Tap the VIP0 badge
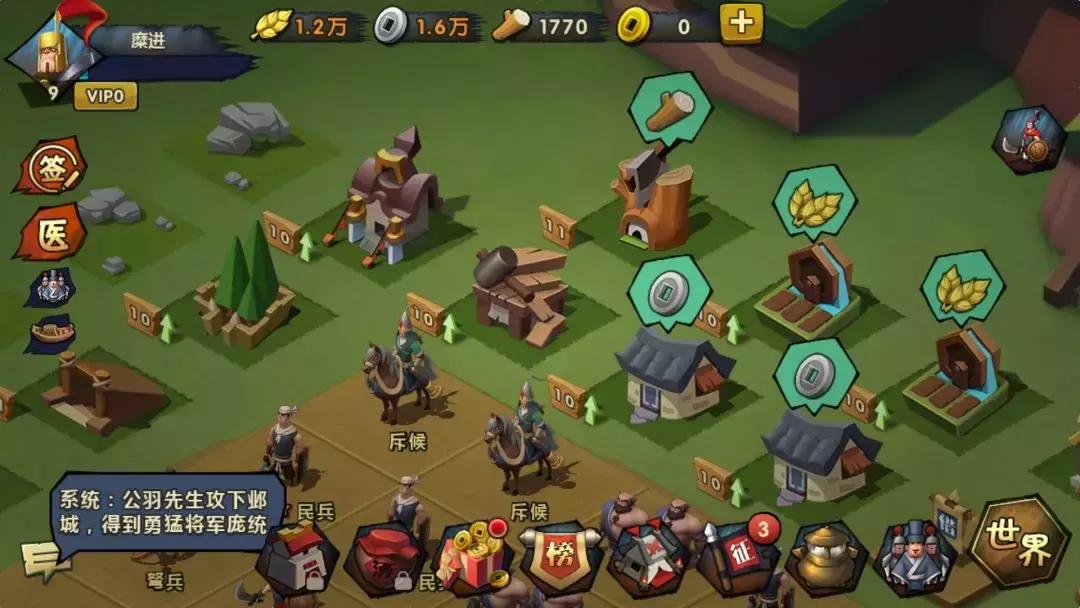 (x=104, y=96)
